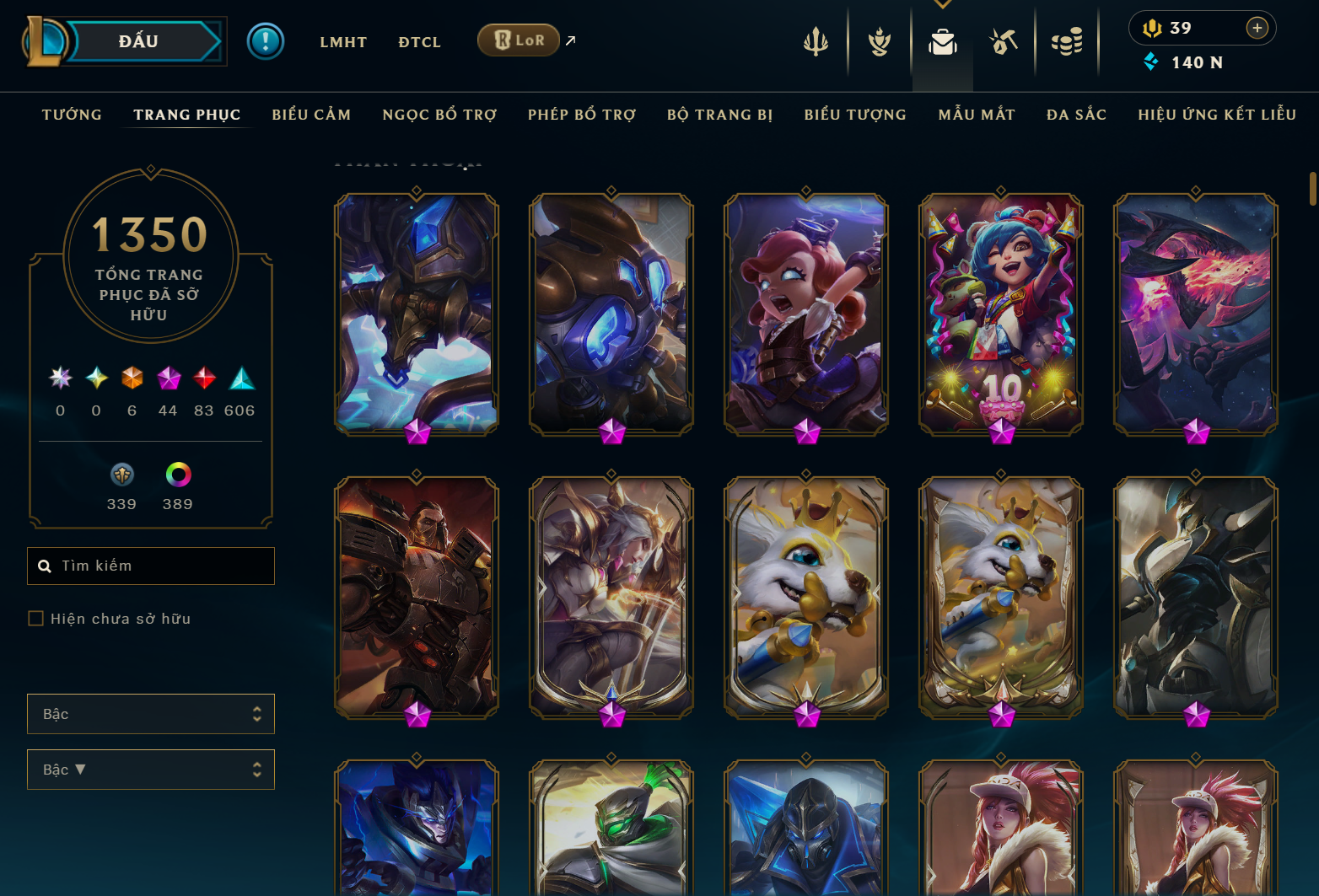
Task: Open the ĐTCL tab
Action: (x=419, y=41)
